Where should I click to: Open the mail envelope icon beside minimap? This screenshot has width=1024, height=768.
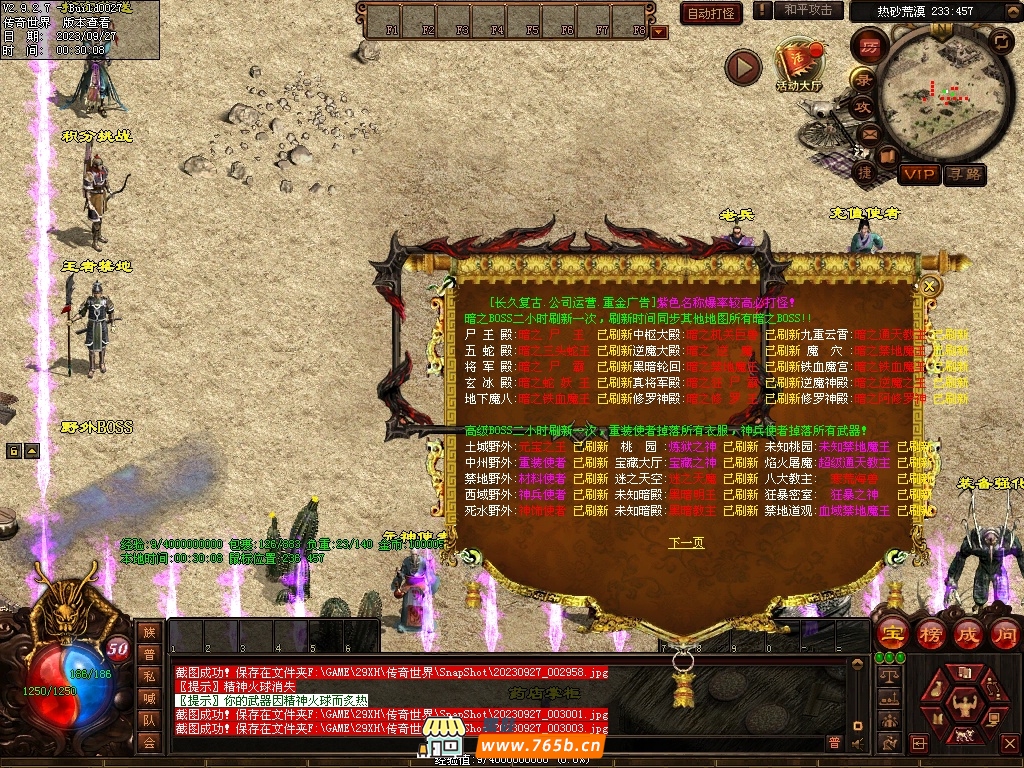click(x=868, y=133)
